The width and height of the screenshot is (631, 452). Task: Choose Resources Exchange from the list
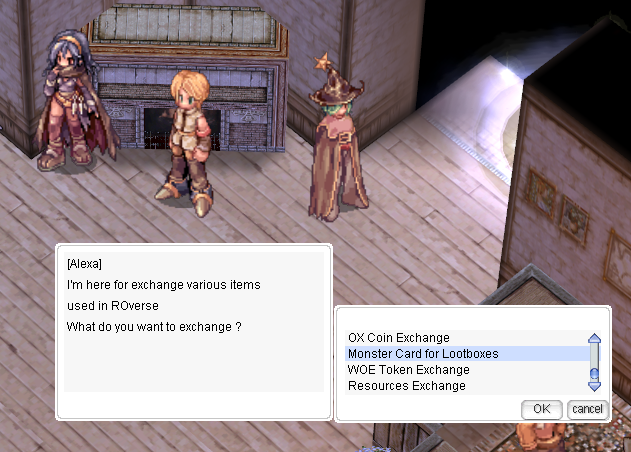coord(406,386)
